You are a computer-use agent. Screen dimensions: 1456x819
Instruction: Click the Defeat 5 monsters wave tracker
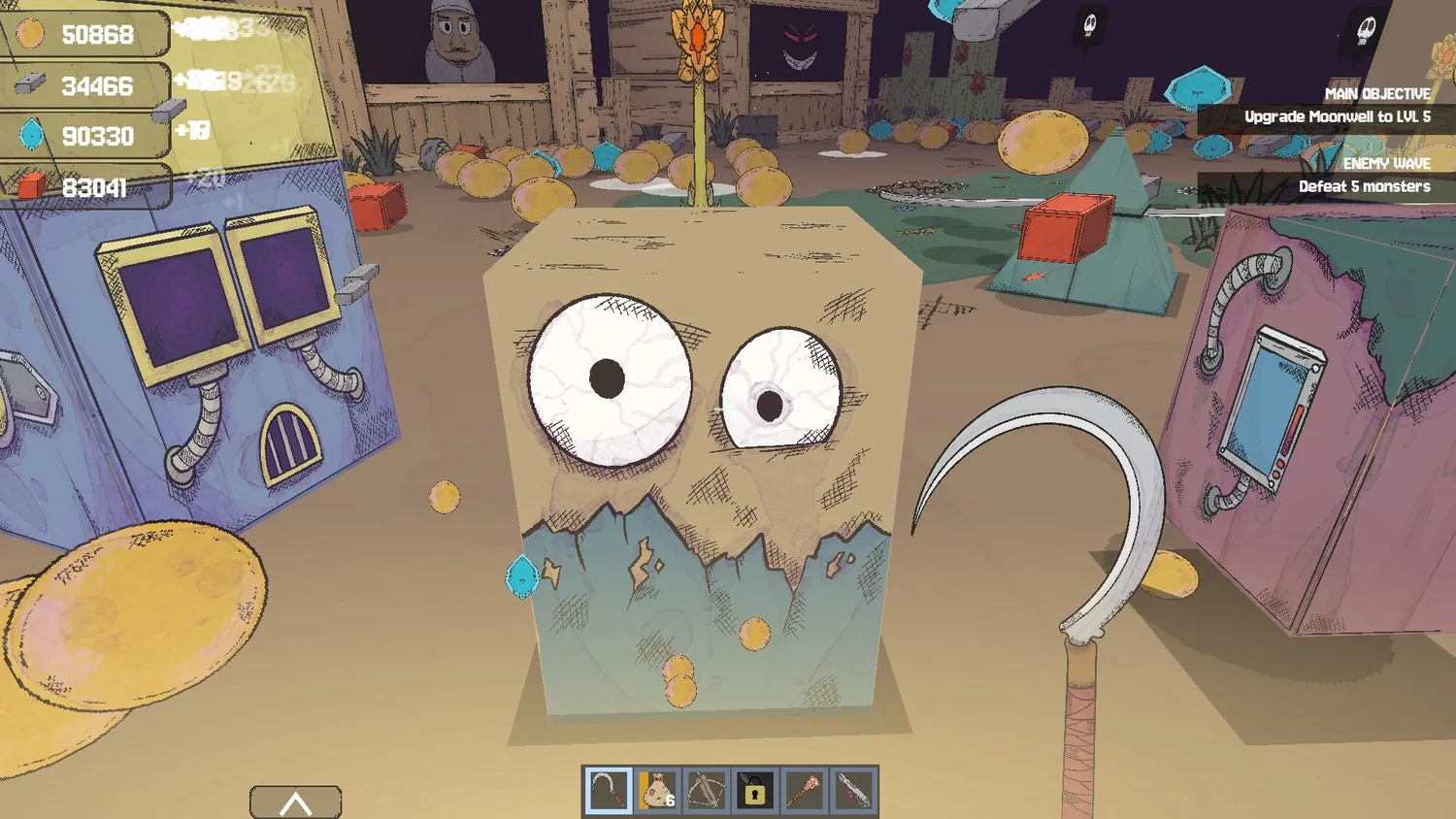point(1364,186)
